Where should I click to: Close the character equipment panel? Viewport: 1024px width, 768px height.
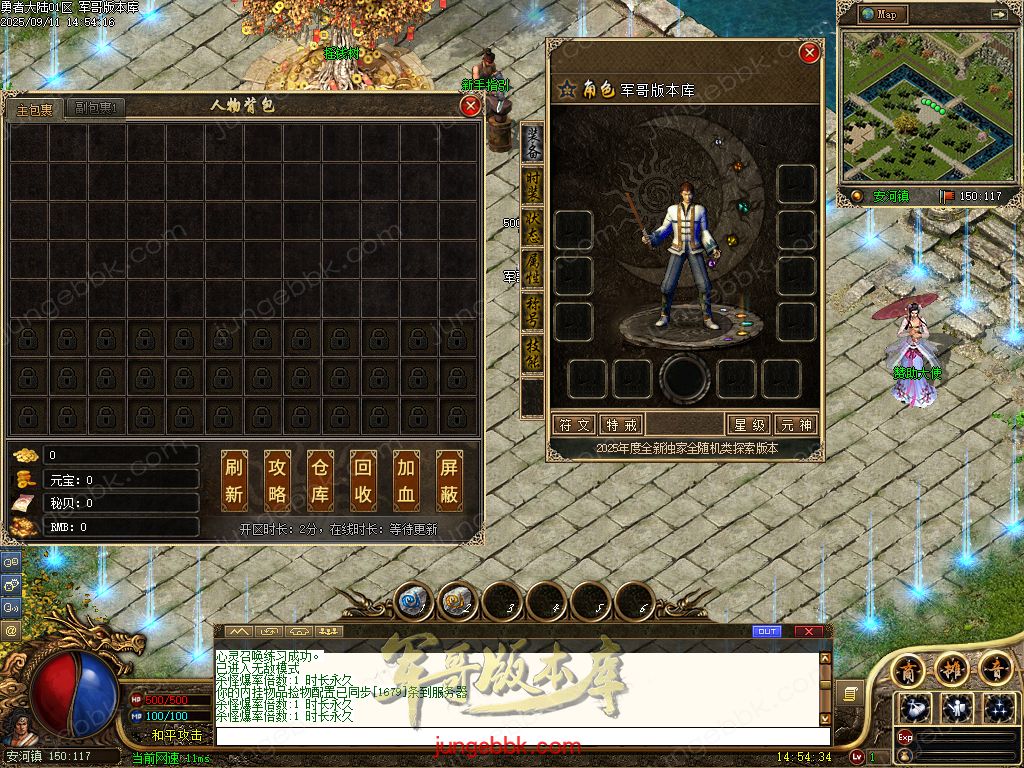[810, 53]
